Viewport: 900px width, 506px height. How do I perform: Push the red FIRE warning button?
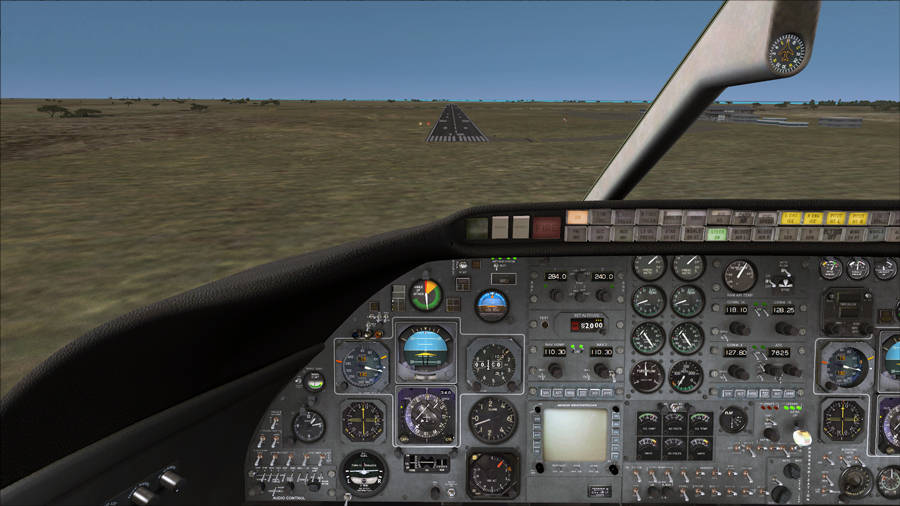tap(546, 228)
